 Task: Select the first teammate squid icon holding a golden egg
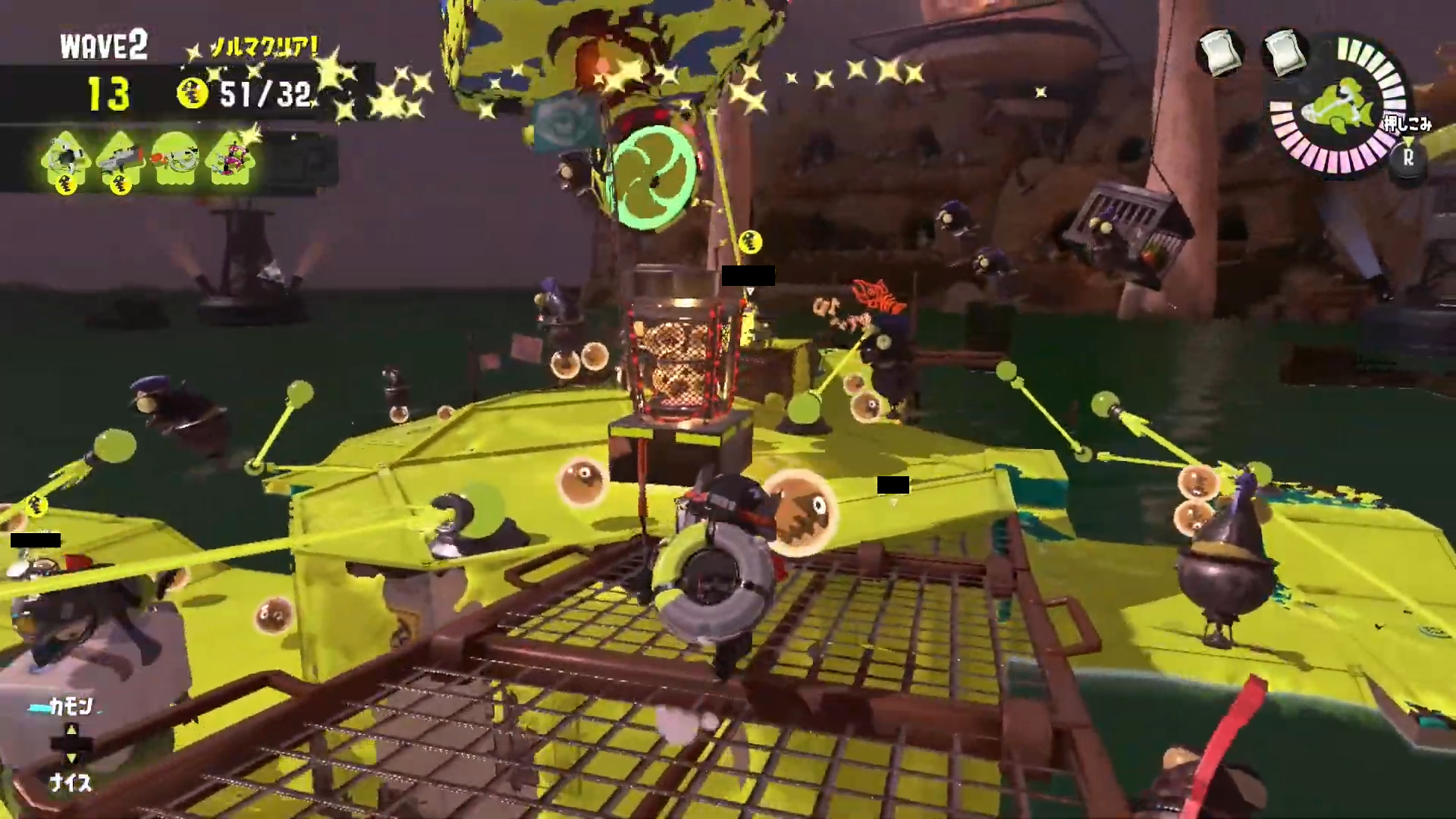click(x=67, y=162)
